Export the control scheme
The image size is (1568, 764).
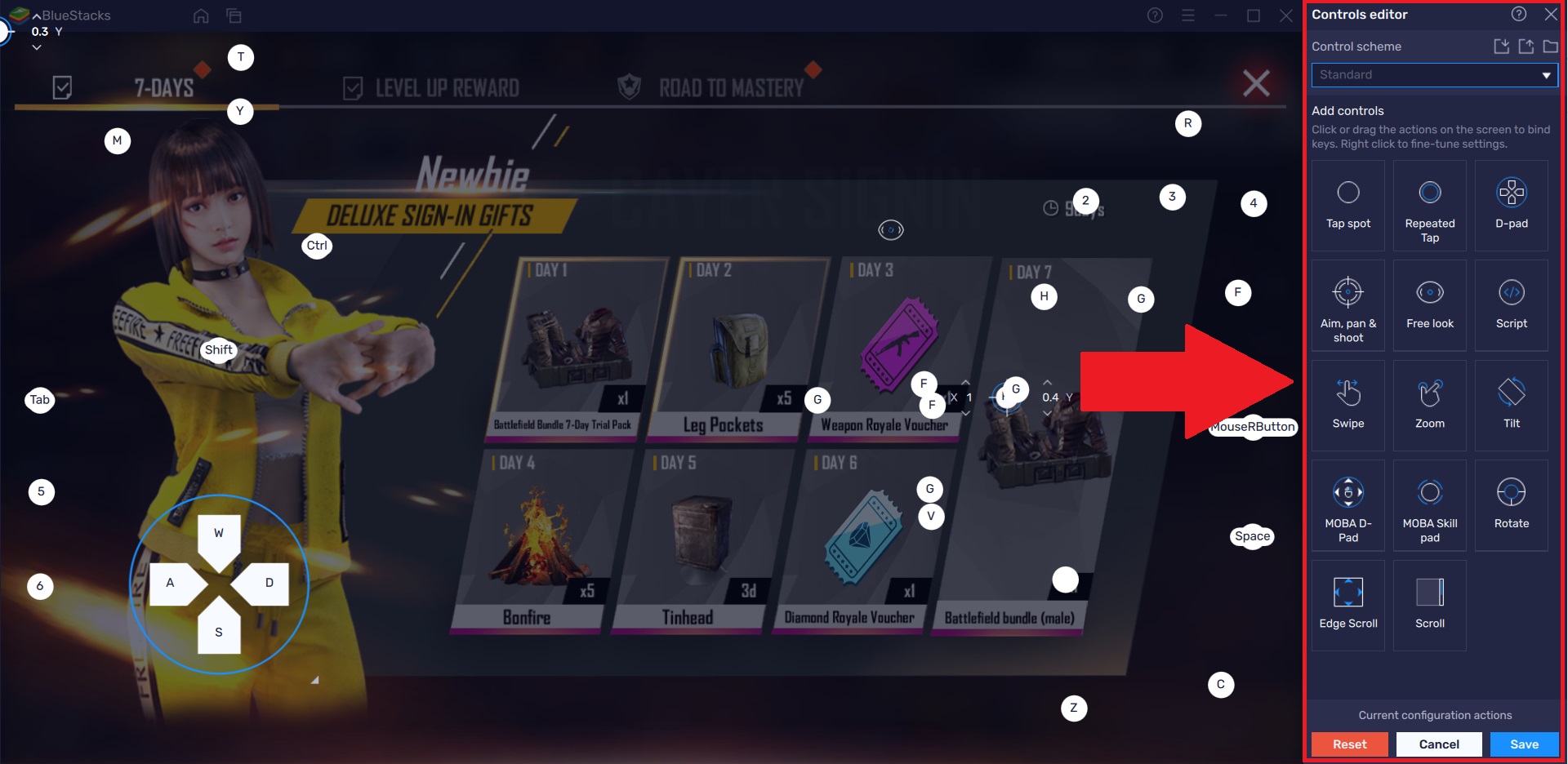[1526, 47]
